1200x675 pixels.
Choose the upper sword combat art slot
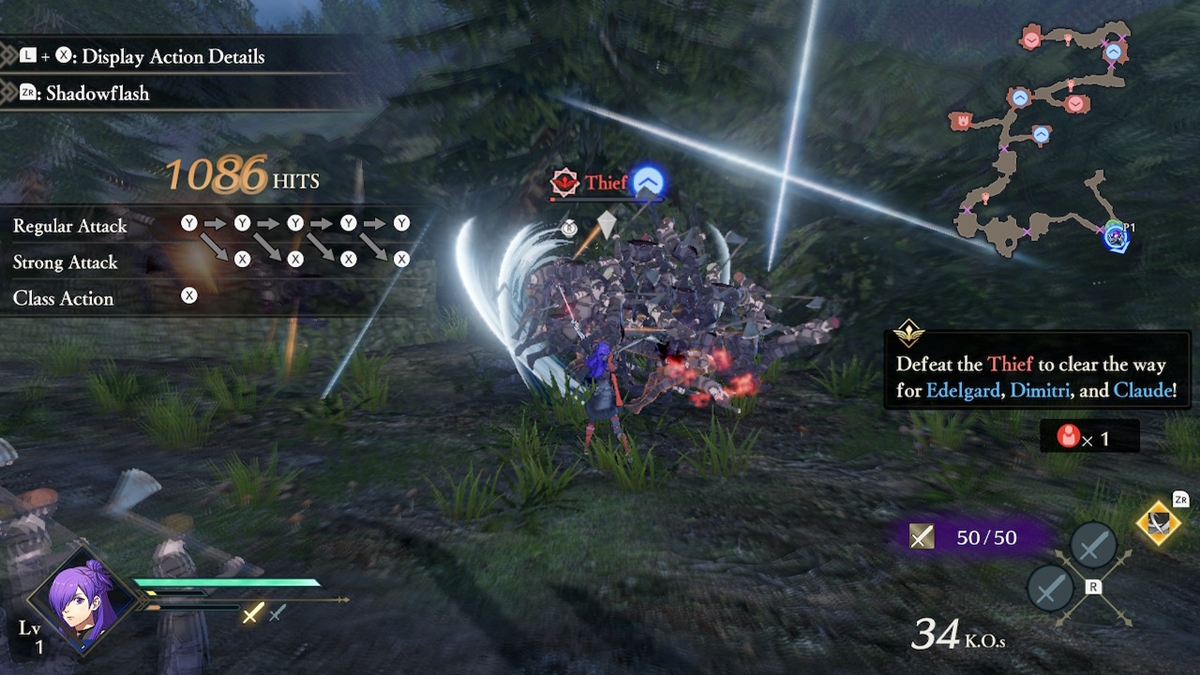tap(1093, 546)
